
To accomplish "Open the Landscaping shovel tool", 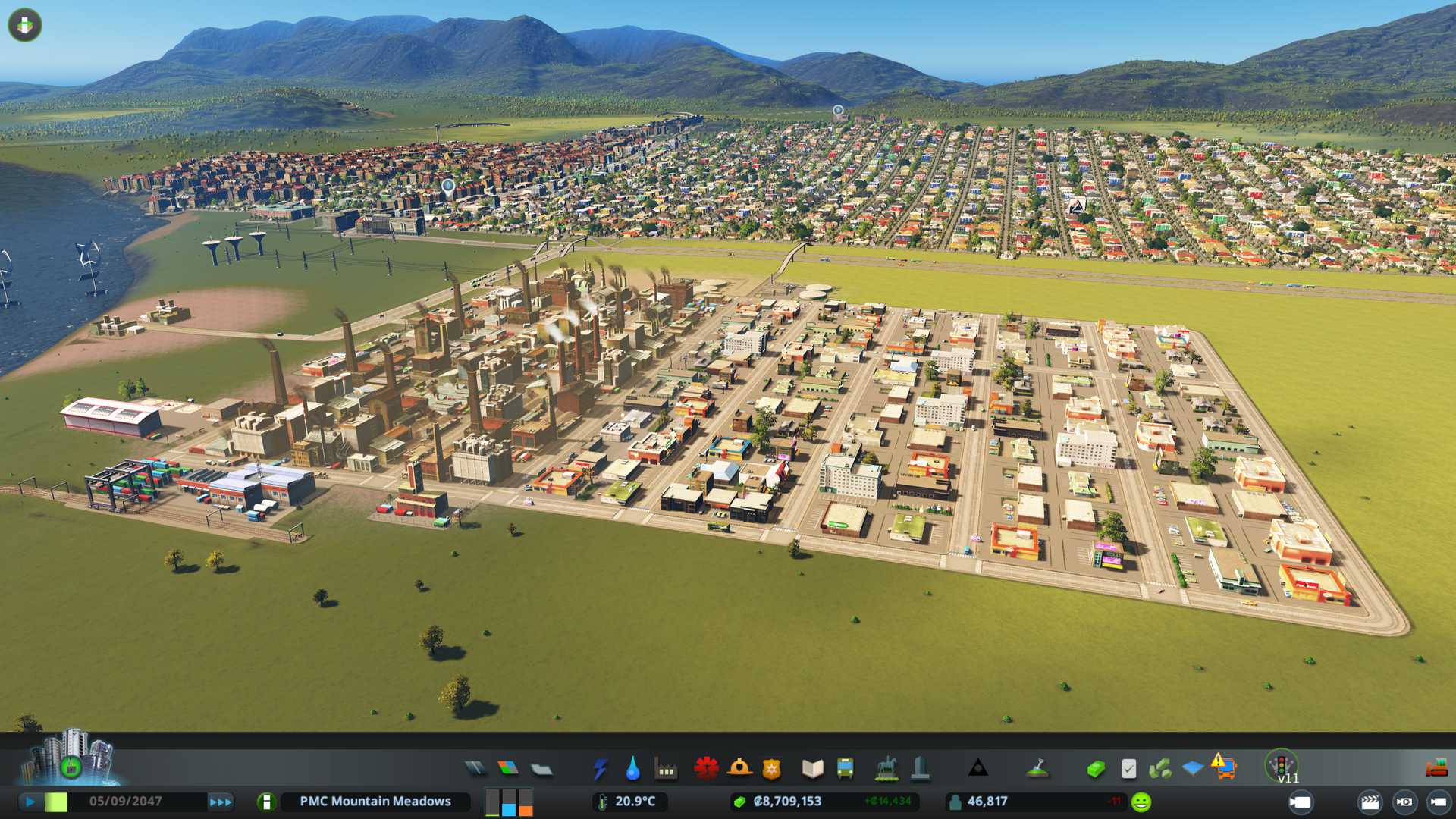I will tap(1037, 769).
